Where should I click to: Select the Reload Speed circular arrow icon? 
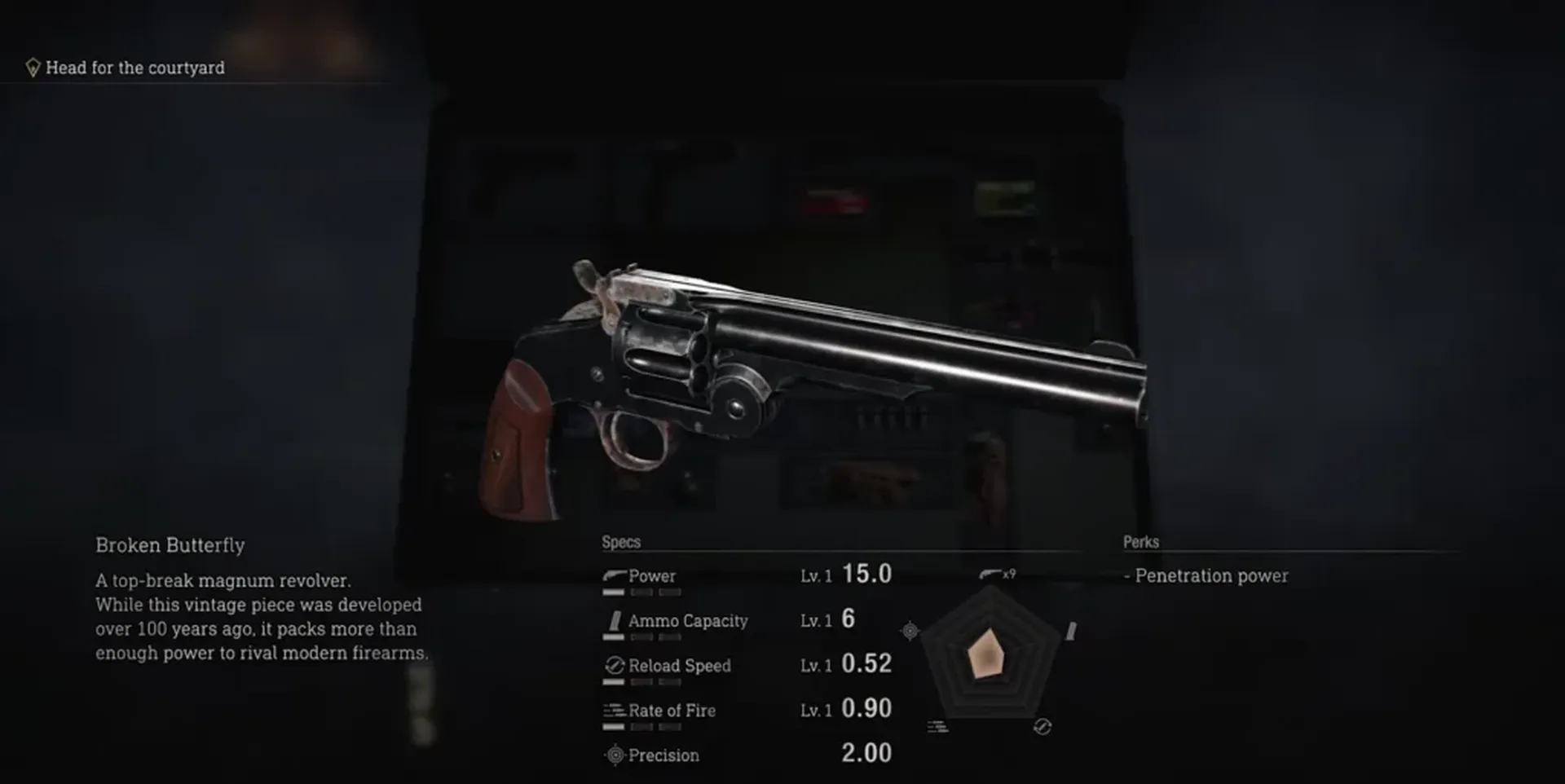point(614,667)
